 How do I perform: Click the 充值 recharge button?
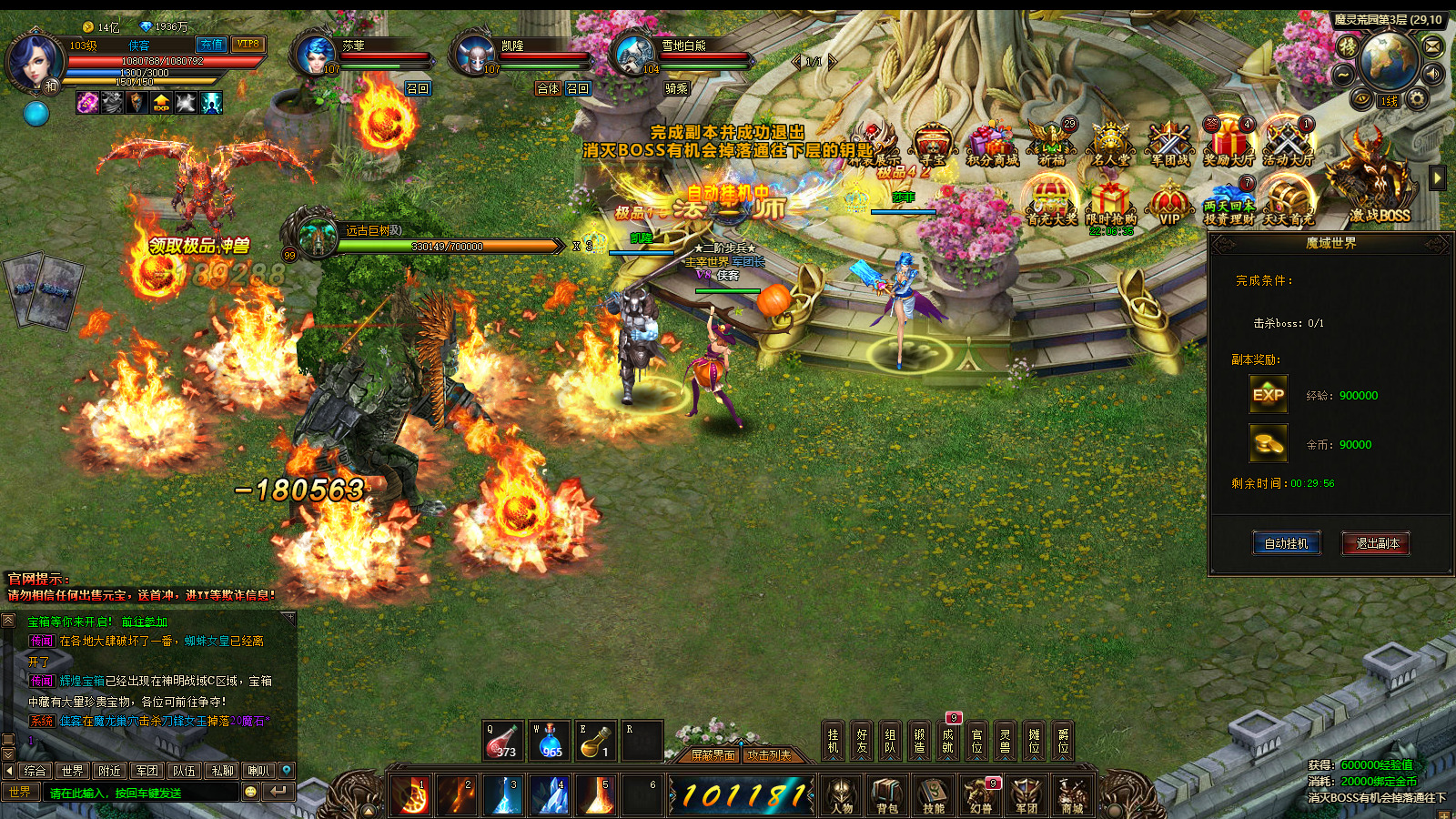(x=211, y=45)
